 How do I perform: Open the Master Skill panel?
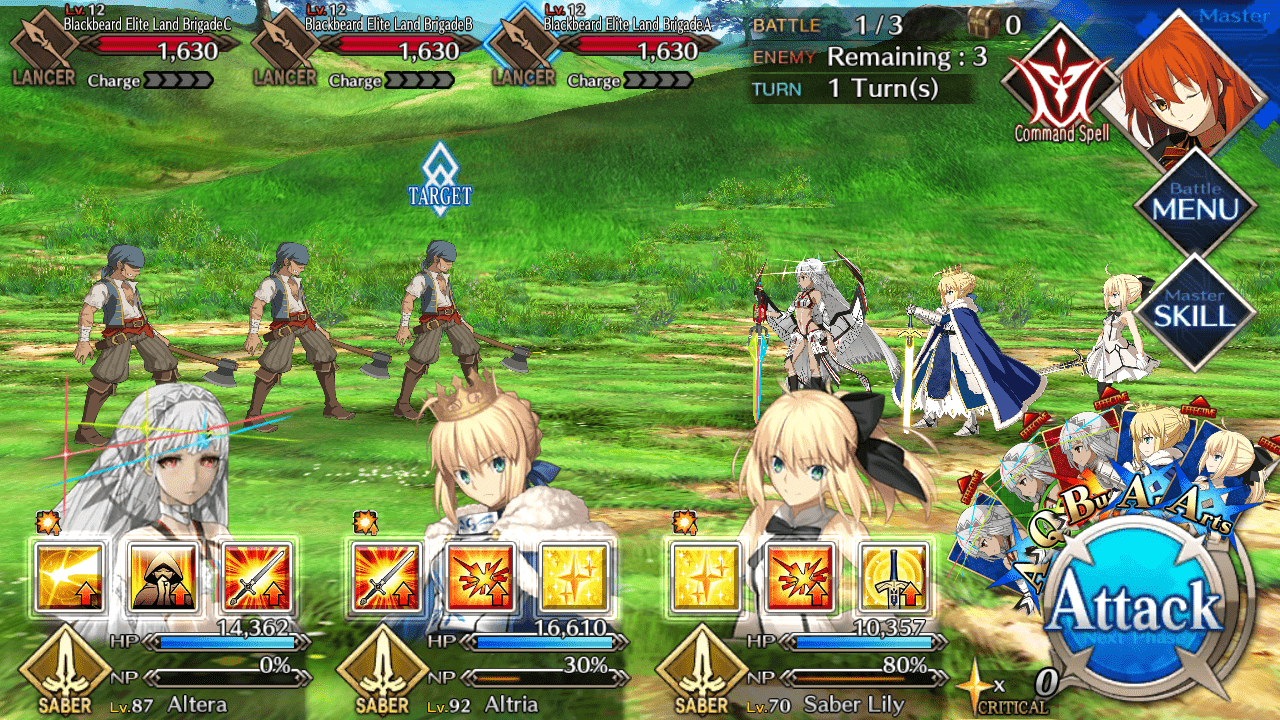[x=1195, y=311]
